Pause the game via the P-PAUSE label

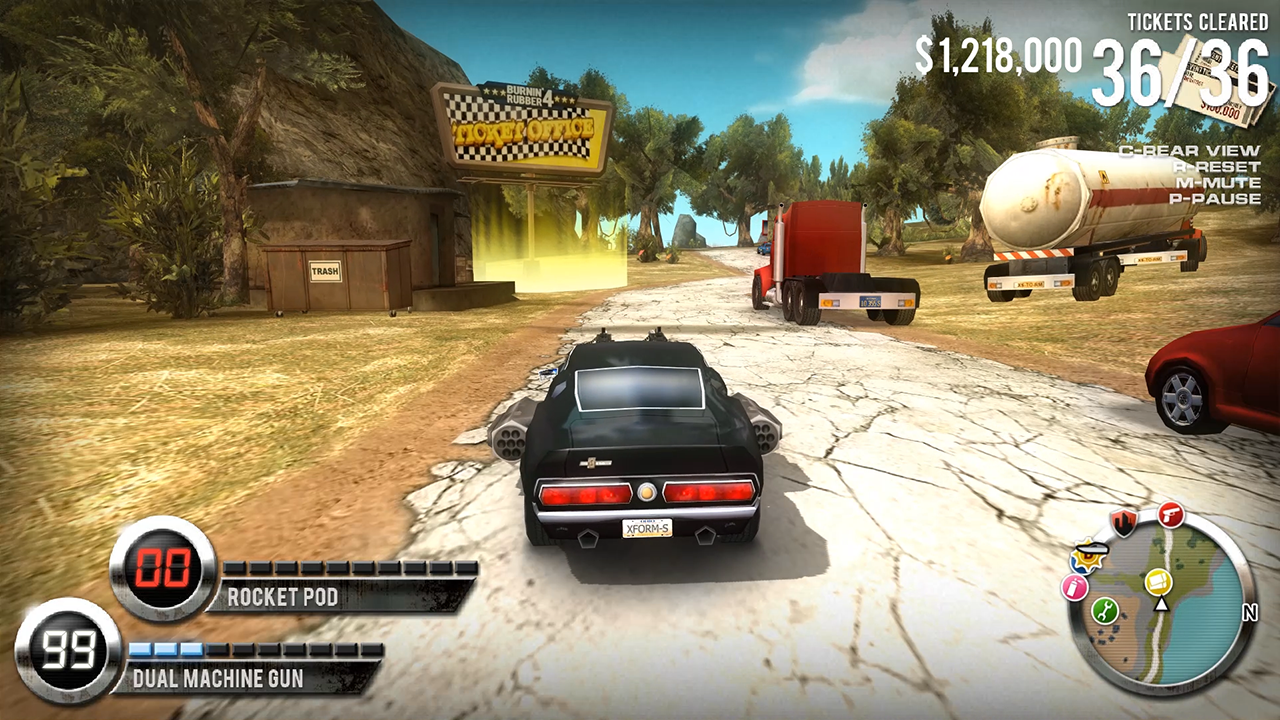pyautogui.click(x=1214, y=199)
